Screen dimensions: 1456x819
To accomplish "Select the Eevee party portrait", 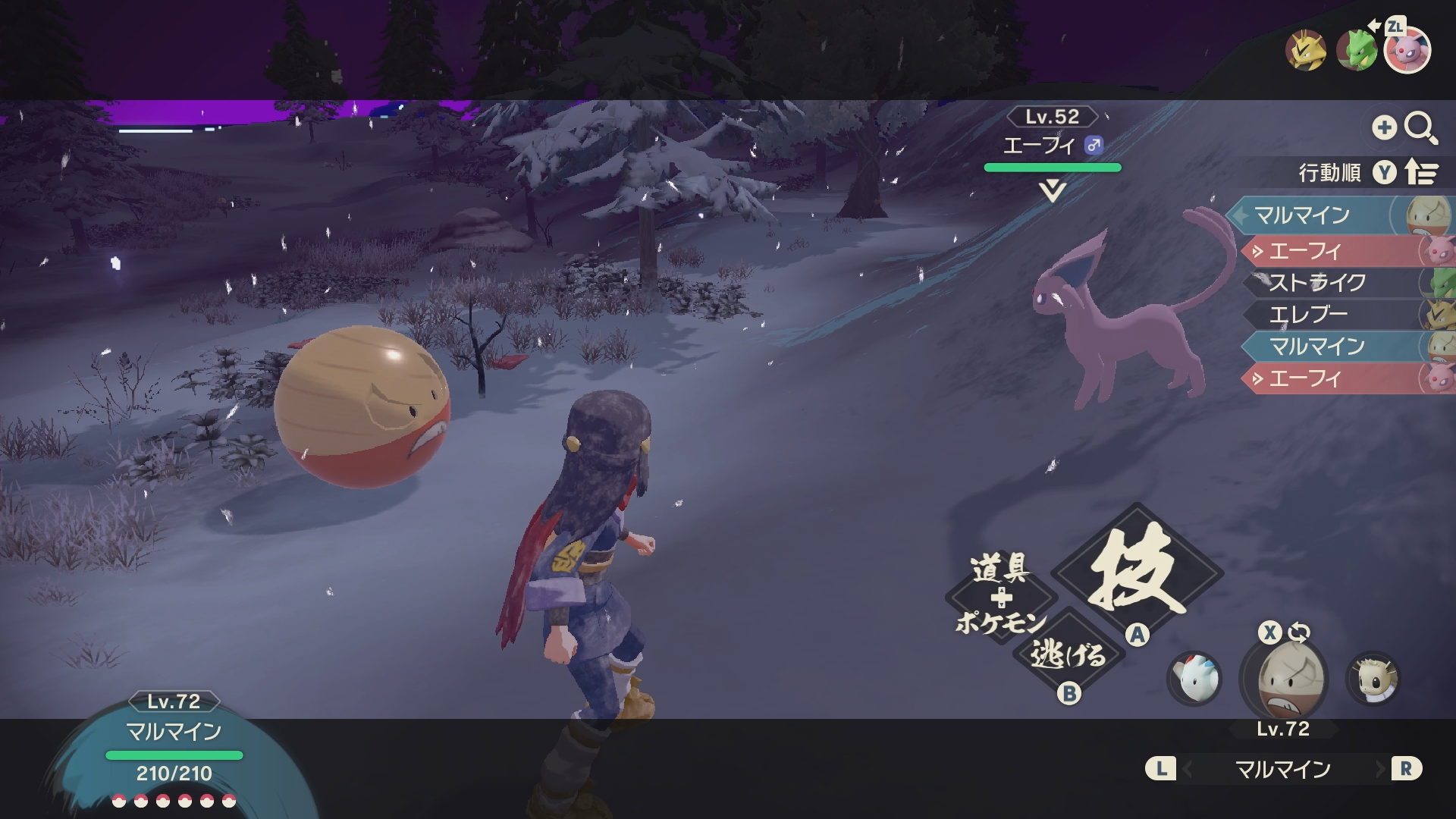I will point(1373,678).
